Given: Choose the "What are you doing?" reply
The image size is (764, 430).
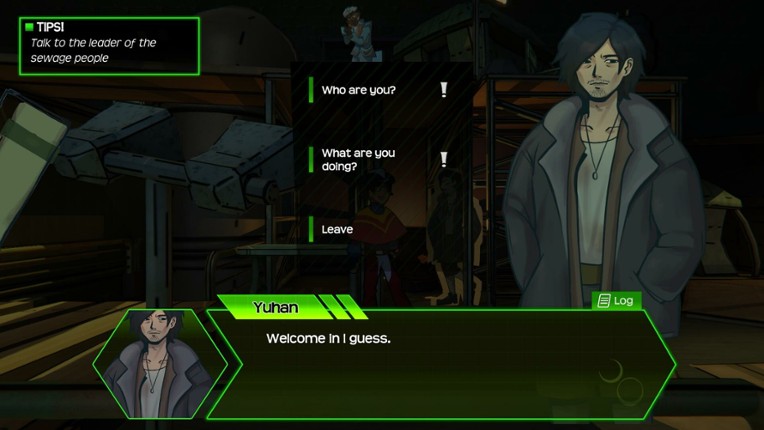Looking at the screenshot, I should pyautogui.click(x=357, y=160).
